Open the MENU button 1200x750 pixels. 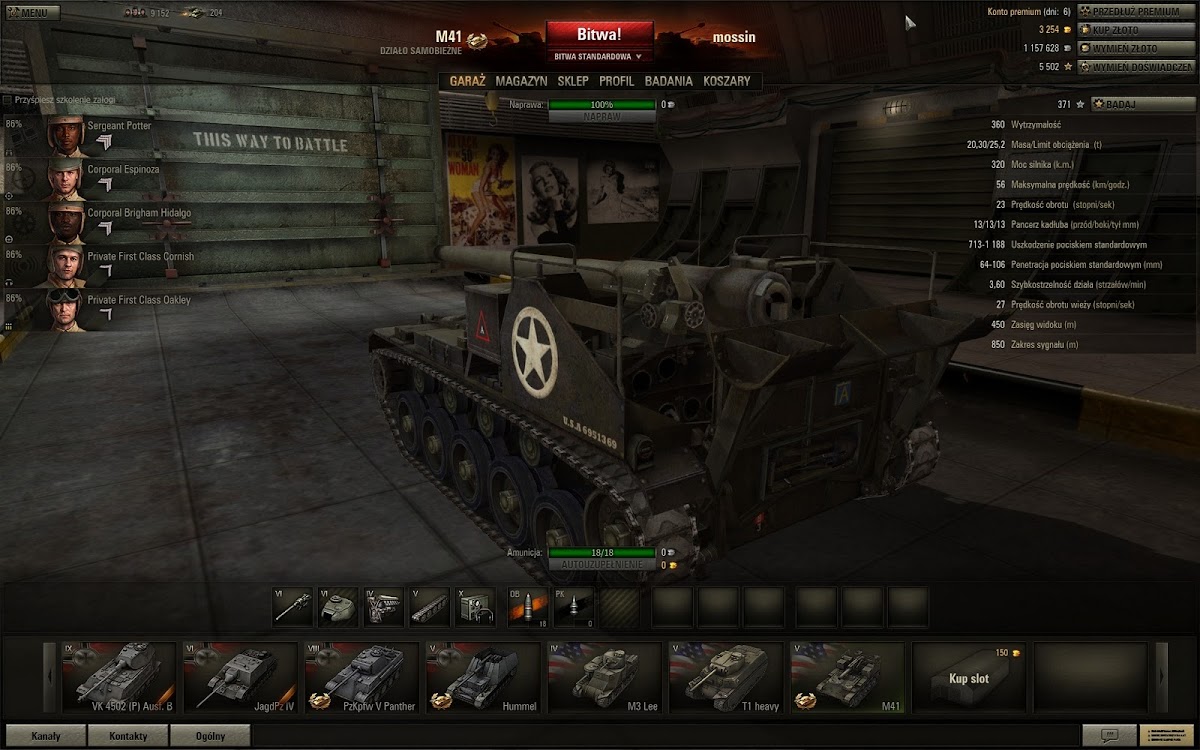click(32, 13)
